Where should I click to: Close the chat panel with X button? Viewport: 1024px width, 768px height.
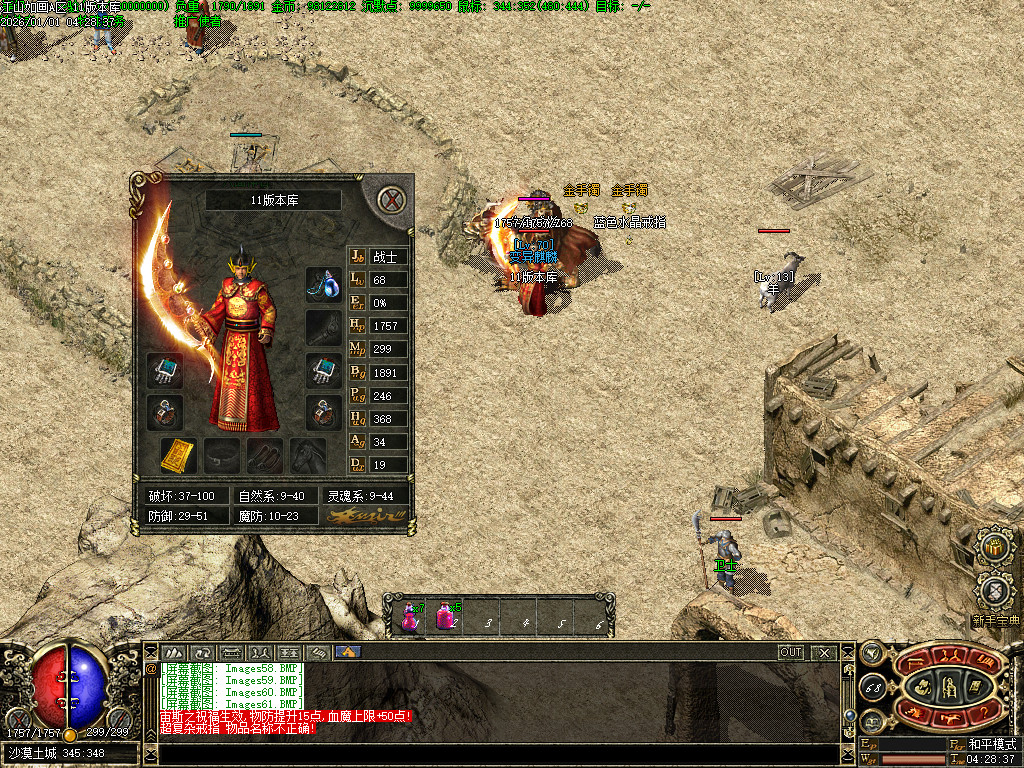pos(823,652)
